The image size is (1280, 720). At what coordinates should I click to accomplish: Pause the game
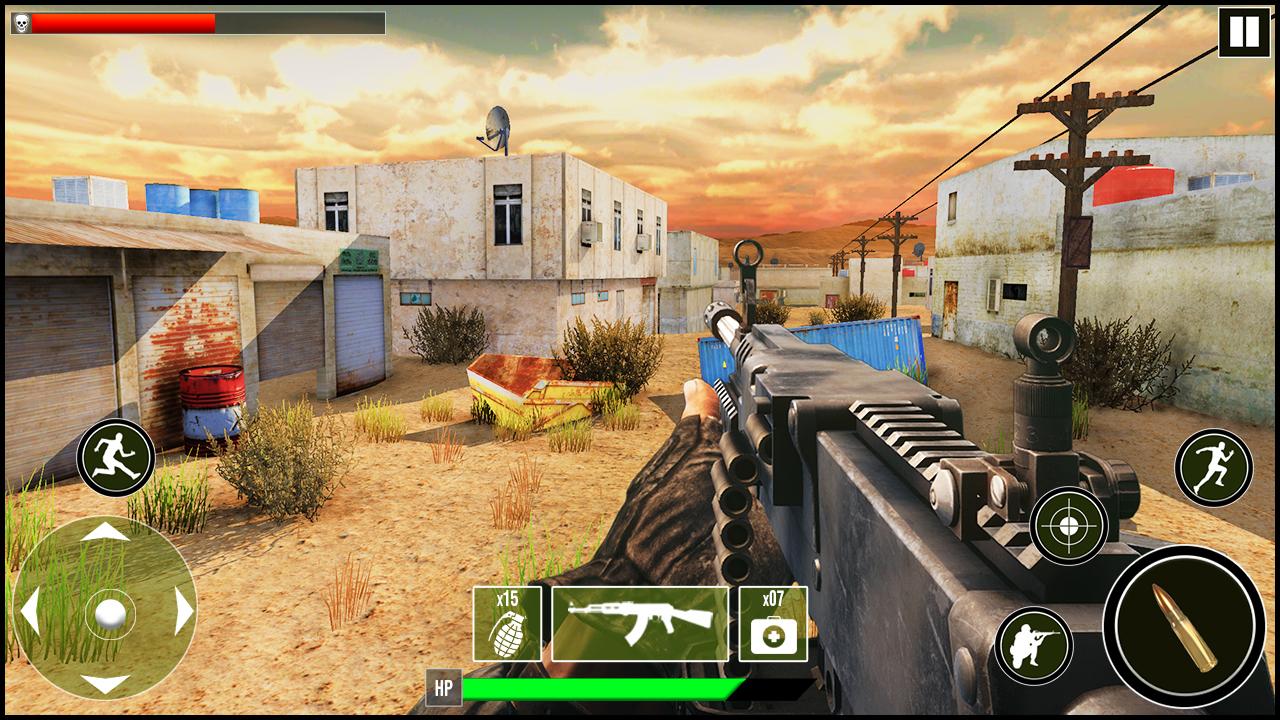pos(1244,32)
